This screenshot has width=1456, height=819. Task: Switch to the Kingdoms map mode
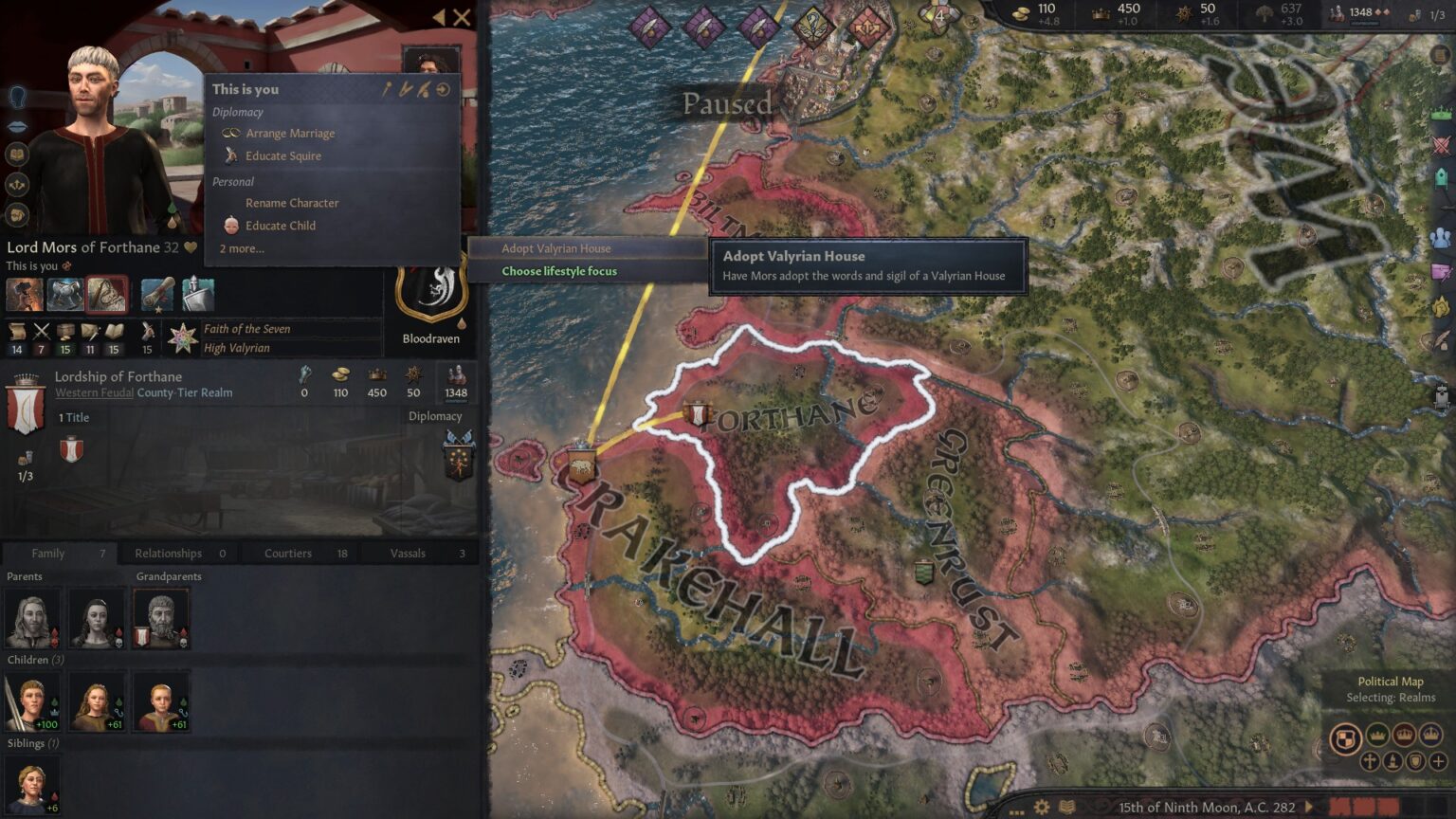pos(1404,734)
